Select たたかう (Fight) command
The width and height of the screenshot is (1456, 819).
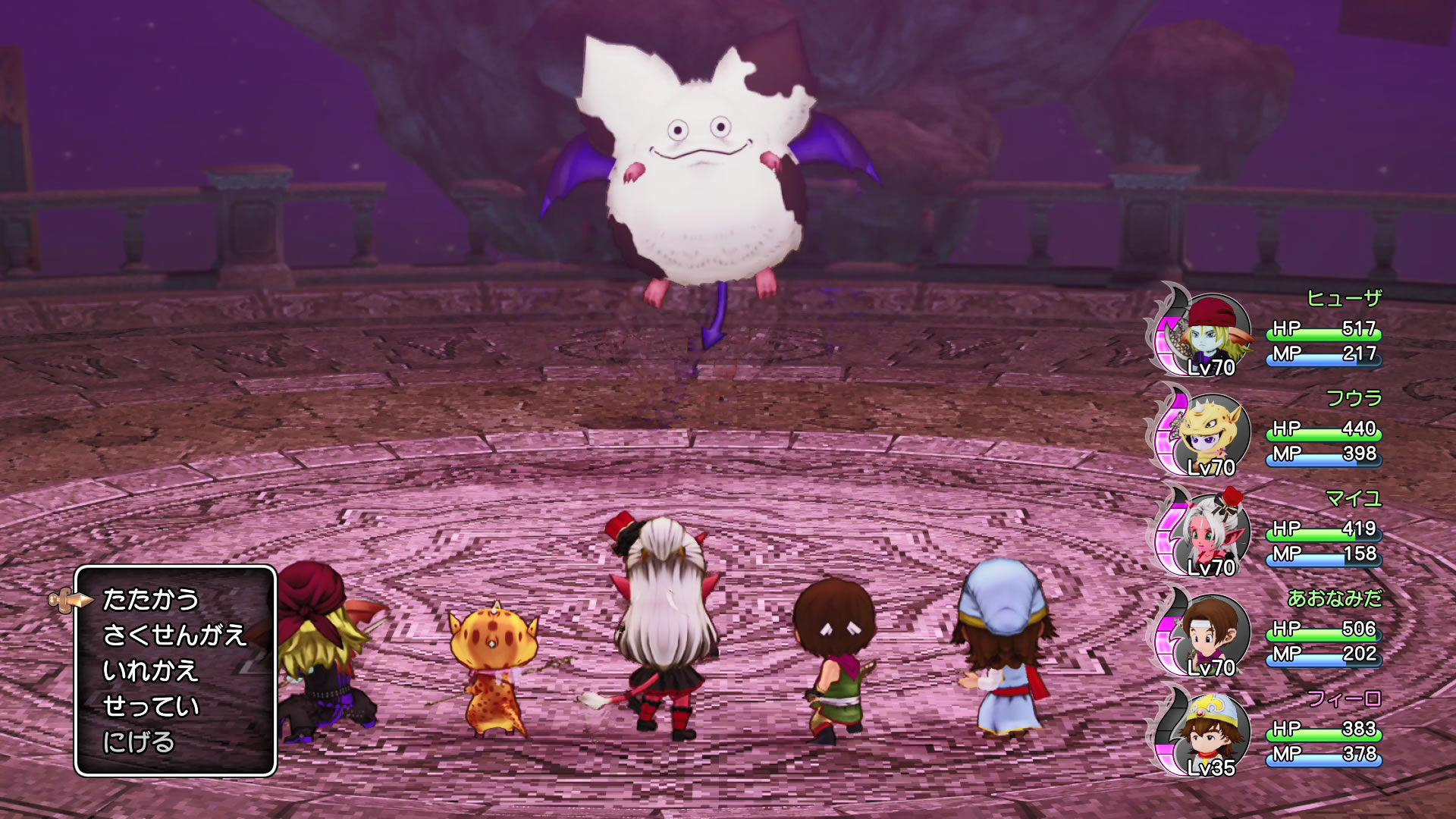tap(150, 600)
